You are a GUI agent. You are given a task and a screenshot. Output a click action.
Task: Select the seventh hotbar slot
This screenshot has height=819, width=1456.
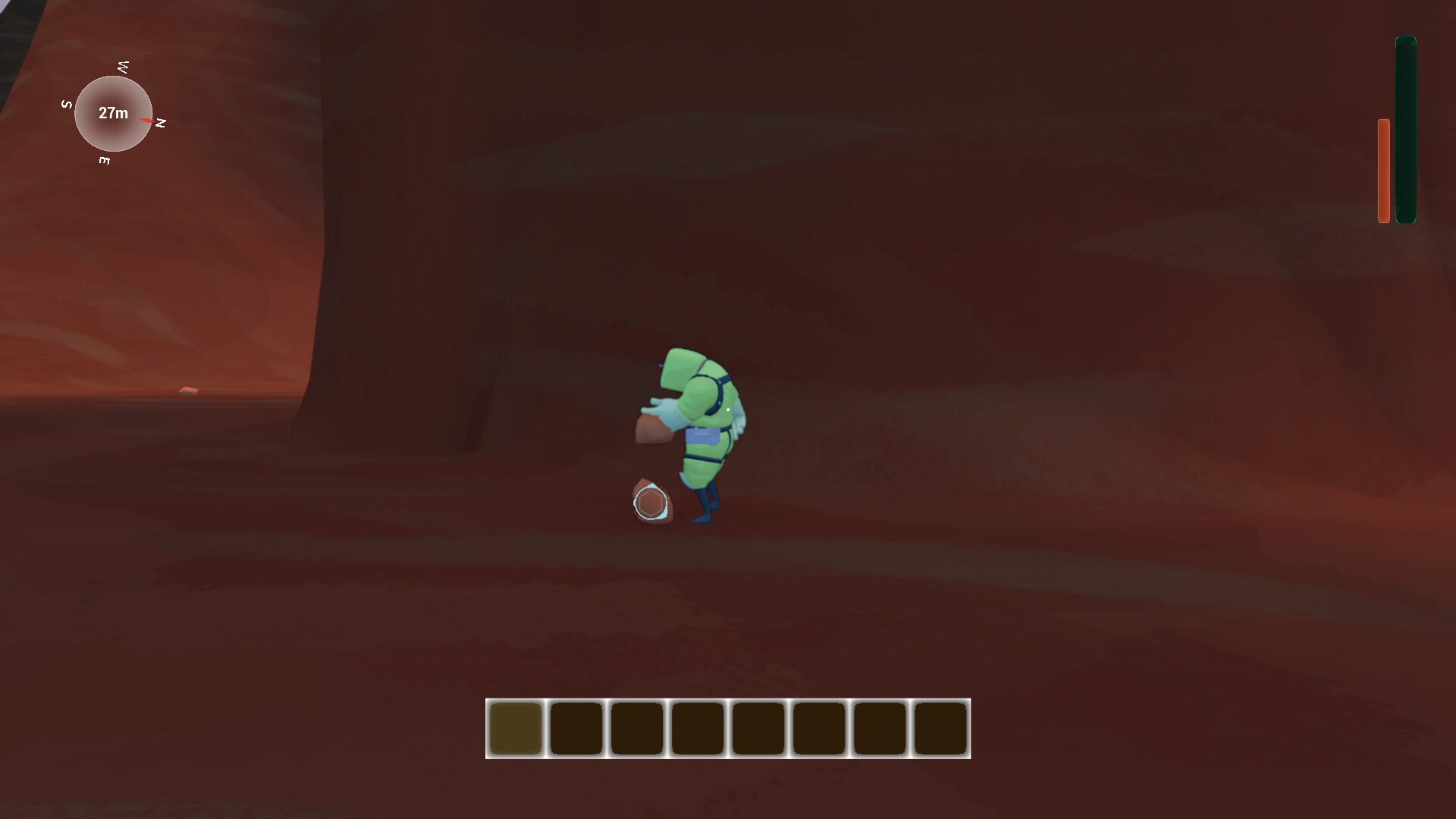point(880,729)
